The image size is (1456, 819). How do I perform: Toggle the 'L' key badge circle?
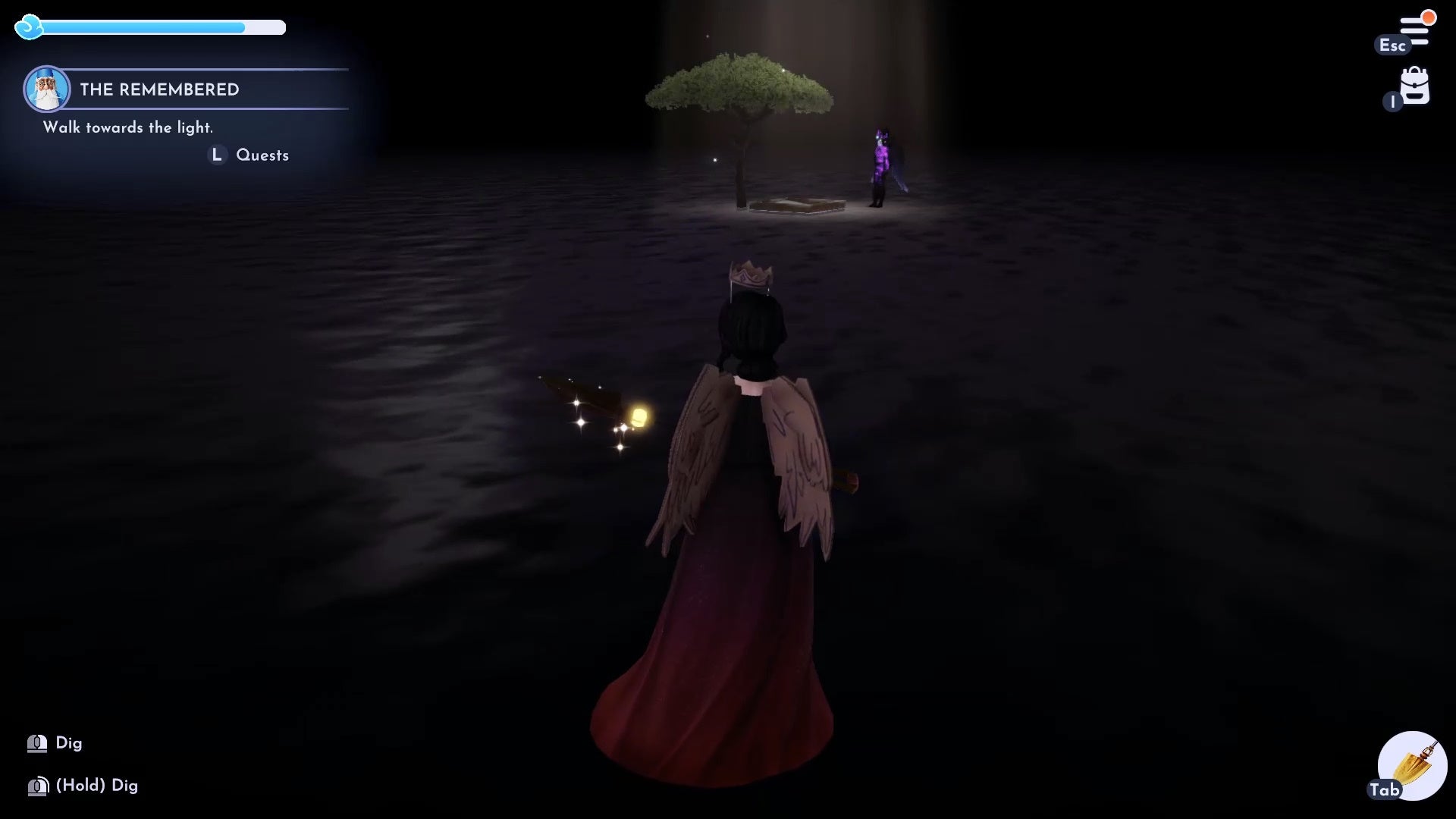pyautogui.click(x=217, y=155)
